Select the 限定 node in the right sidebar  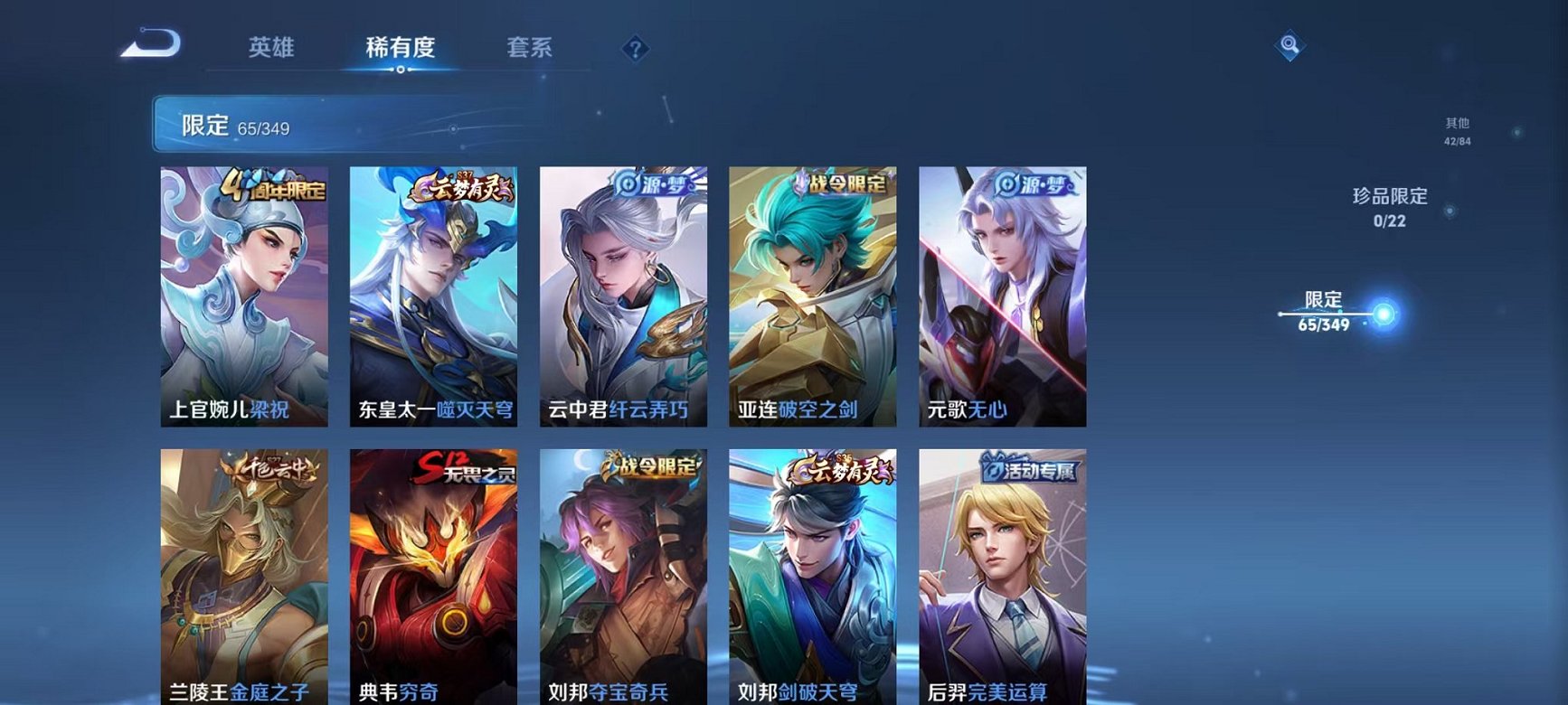(1324, 311)
